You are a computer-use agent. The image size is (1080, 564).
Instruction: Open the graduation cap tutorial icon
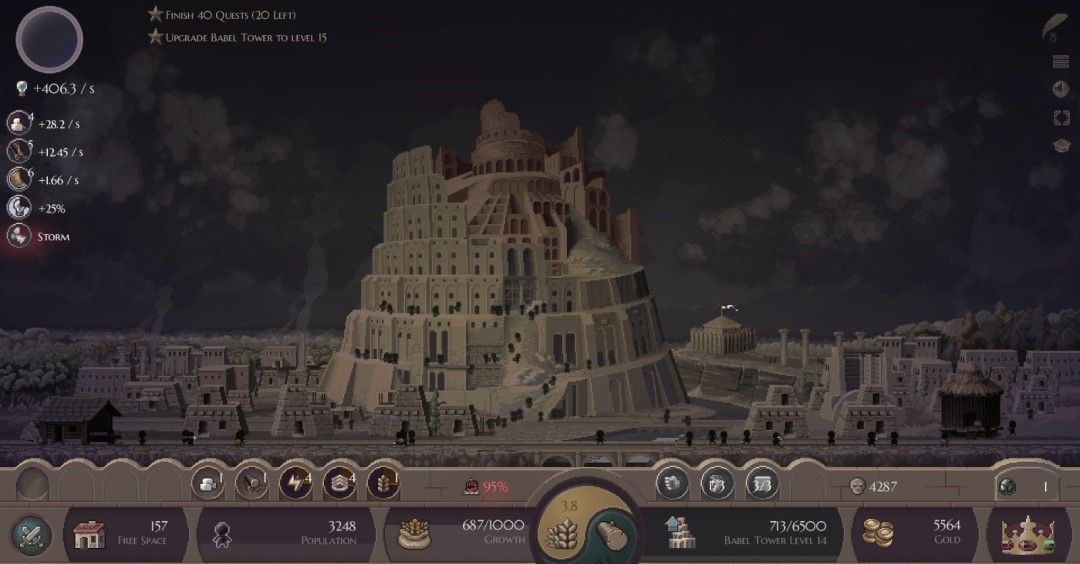click(1061, 146)
